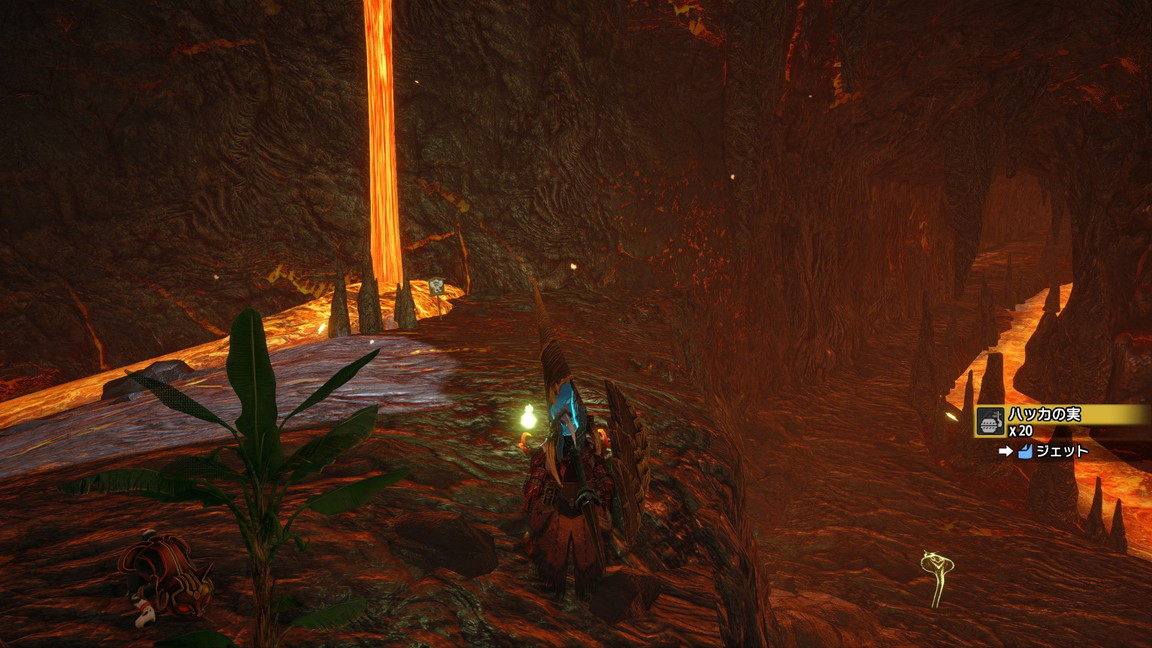
Task: Click the blue ジェット ammo type icon
Action: [x=1024, y=452]
